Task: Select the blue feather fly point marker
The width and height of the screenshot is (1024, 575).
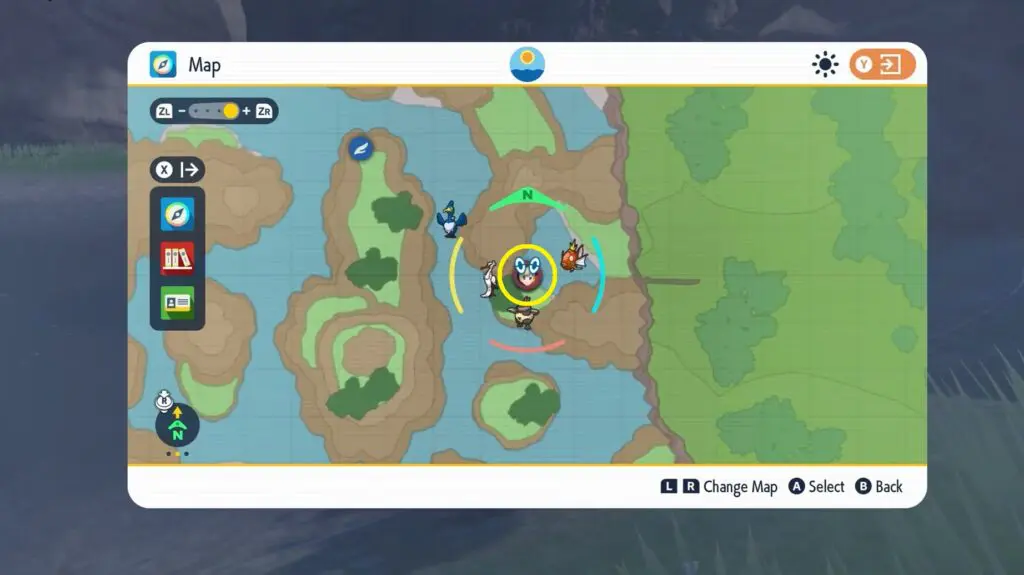Action: [x=360, y=148]
